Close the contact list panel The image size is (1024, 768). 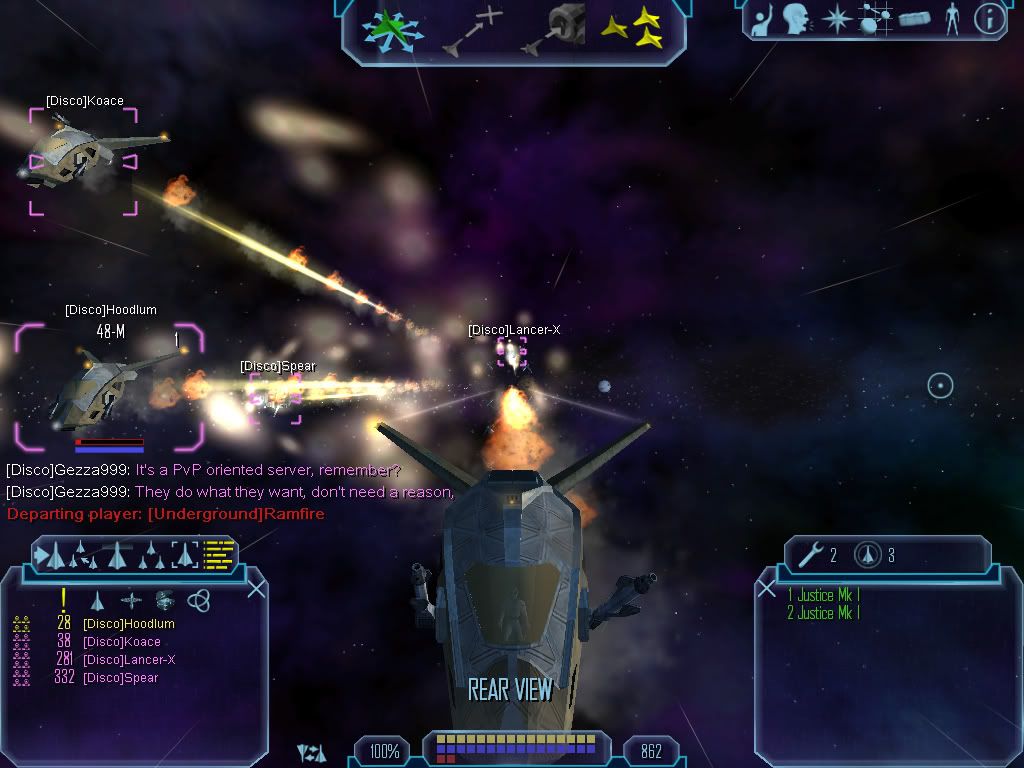click(256, 589)
